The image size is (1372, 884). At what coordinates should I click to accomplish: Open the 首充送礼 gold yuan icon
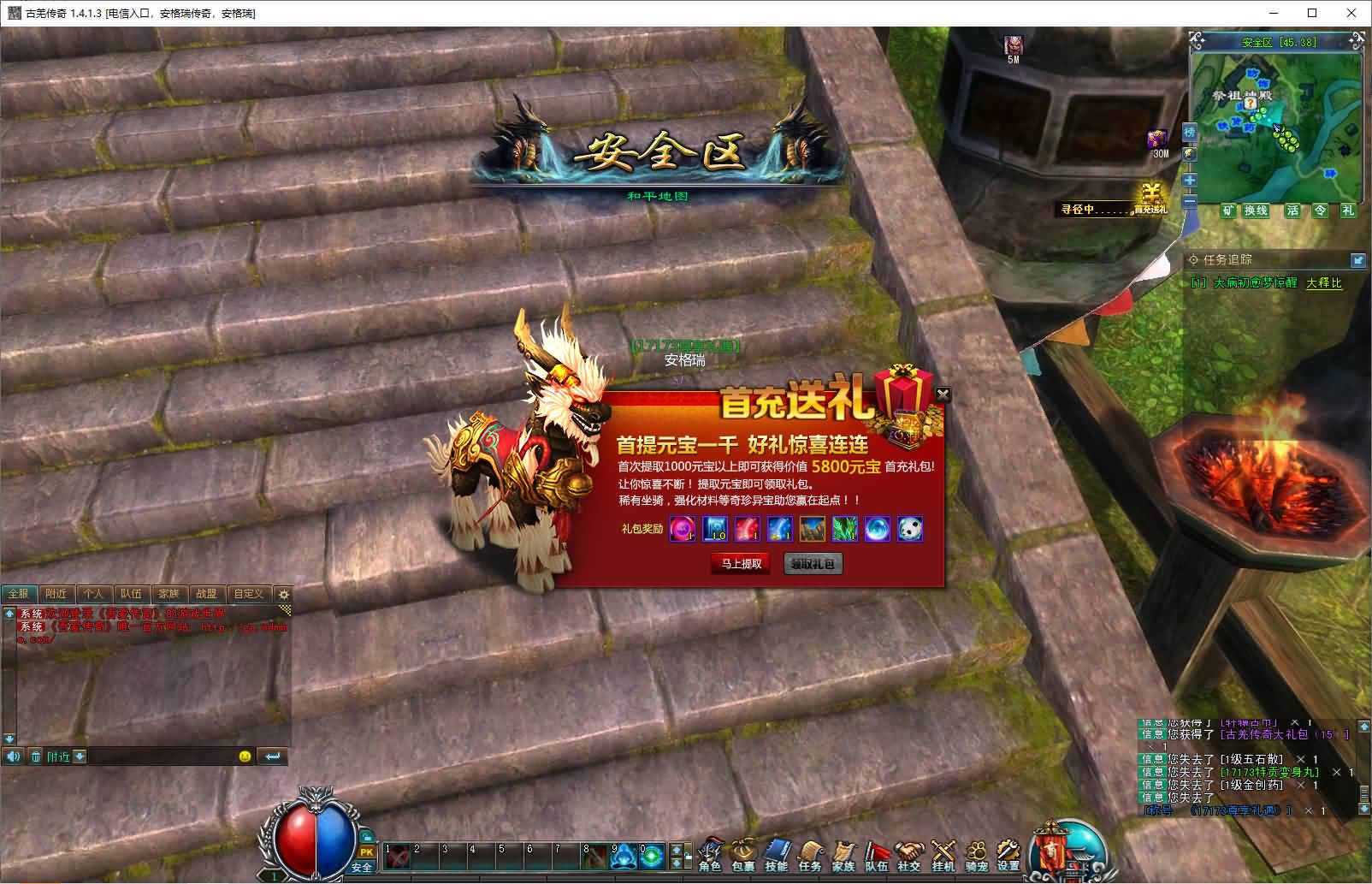tap(1151, 199)
